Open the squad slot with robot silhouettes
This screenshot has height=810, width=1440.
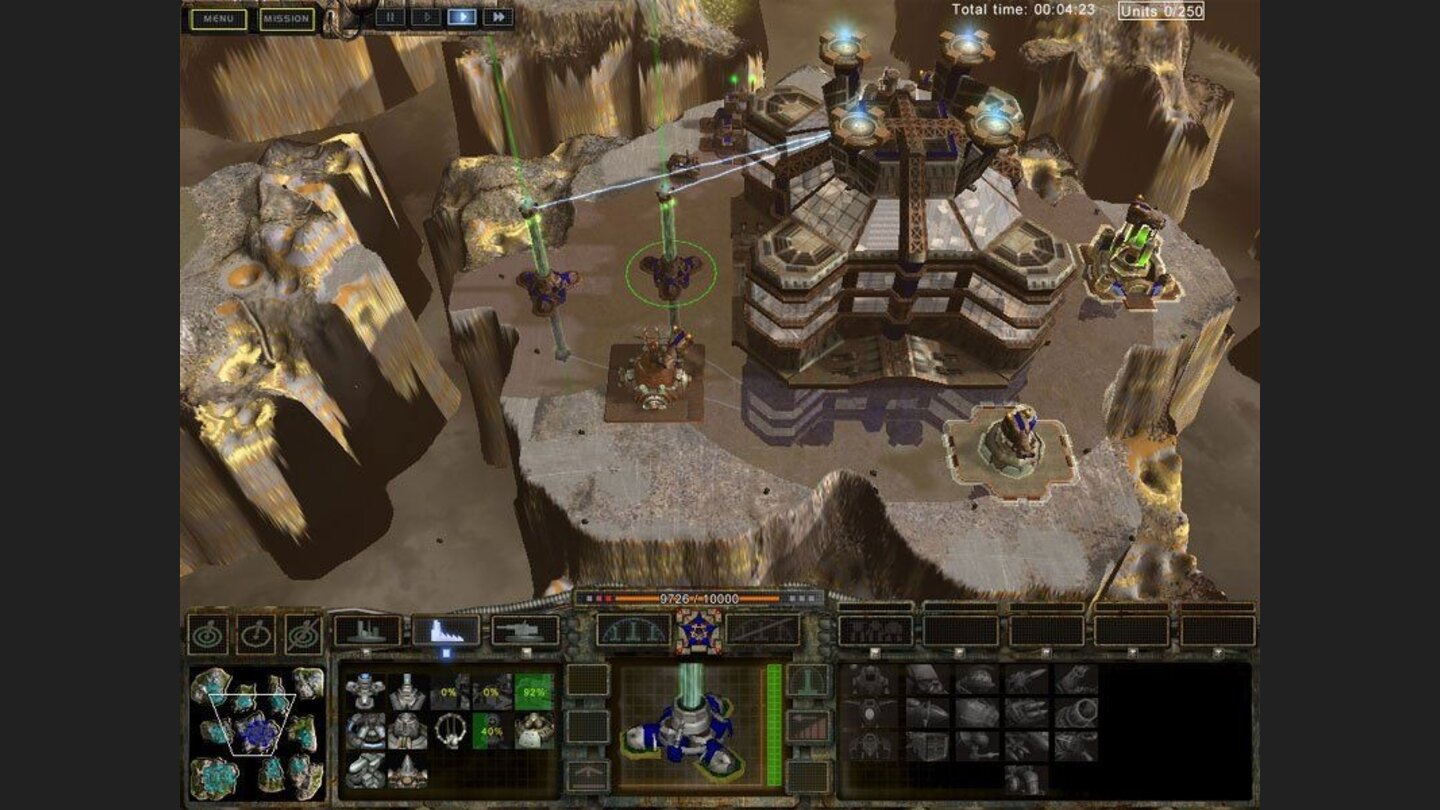[x=875, y=630]
